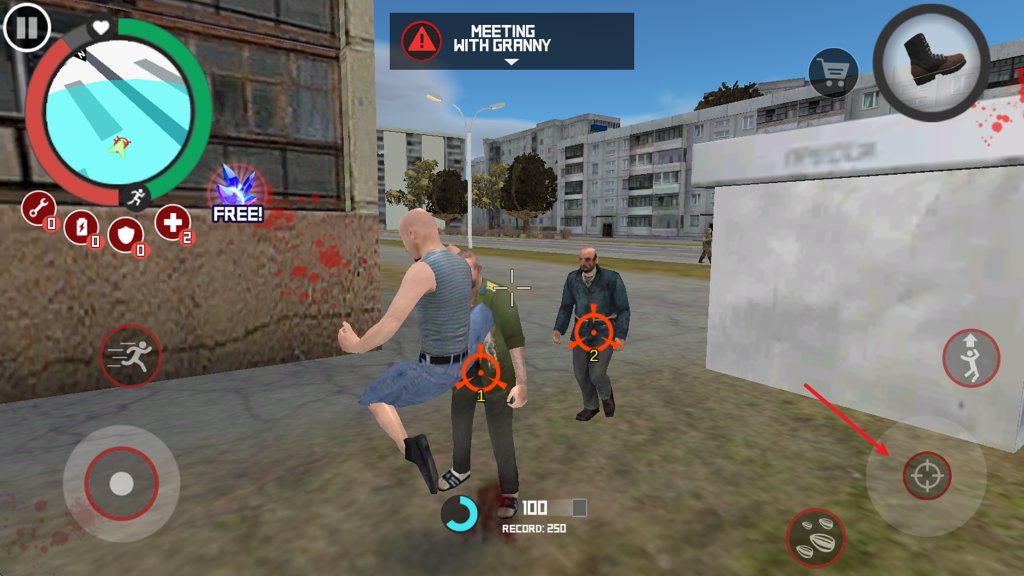The image size is (1024, 576).
Task: Select the boot kick weapon button
Action: 931,62
